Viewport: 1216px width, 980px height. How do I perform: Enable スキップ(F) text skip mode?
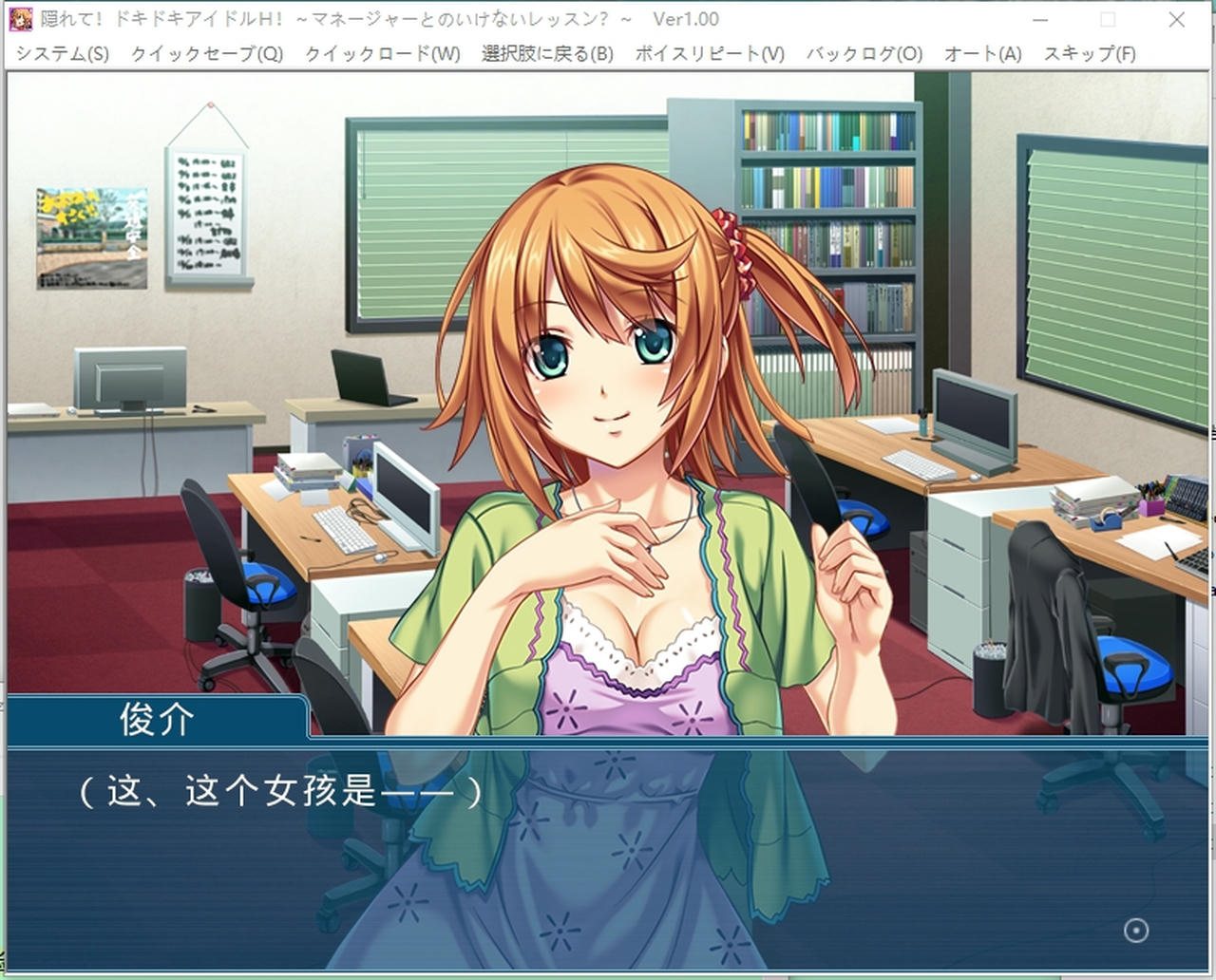coord(1089,54)
